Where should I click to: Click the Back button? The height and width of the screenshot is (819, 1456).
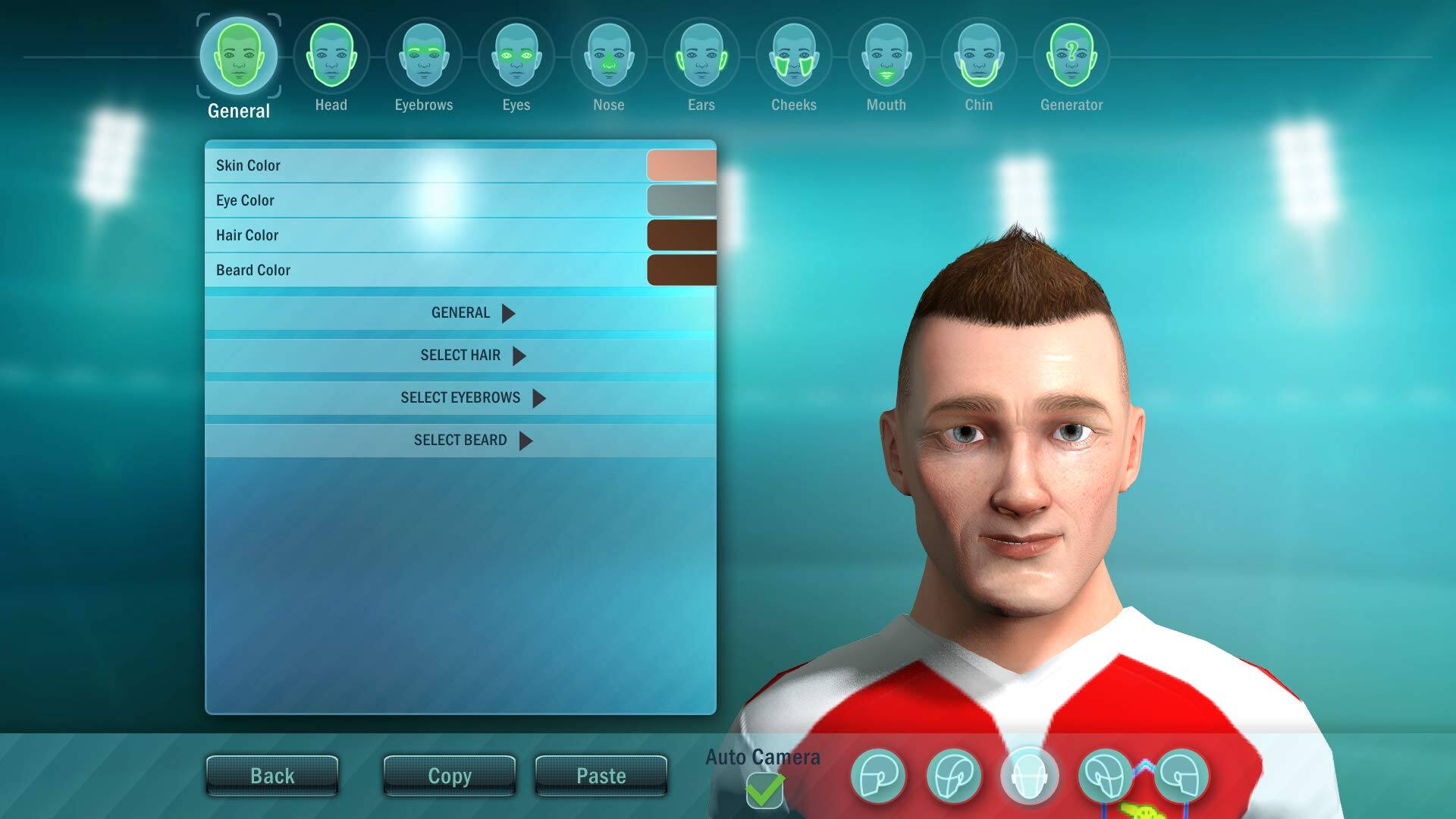tap(272, 775)
